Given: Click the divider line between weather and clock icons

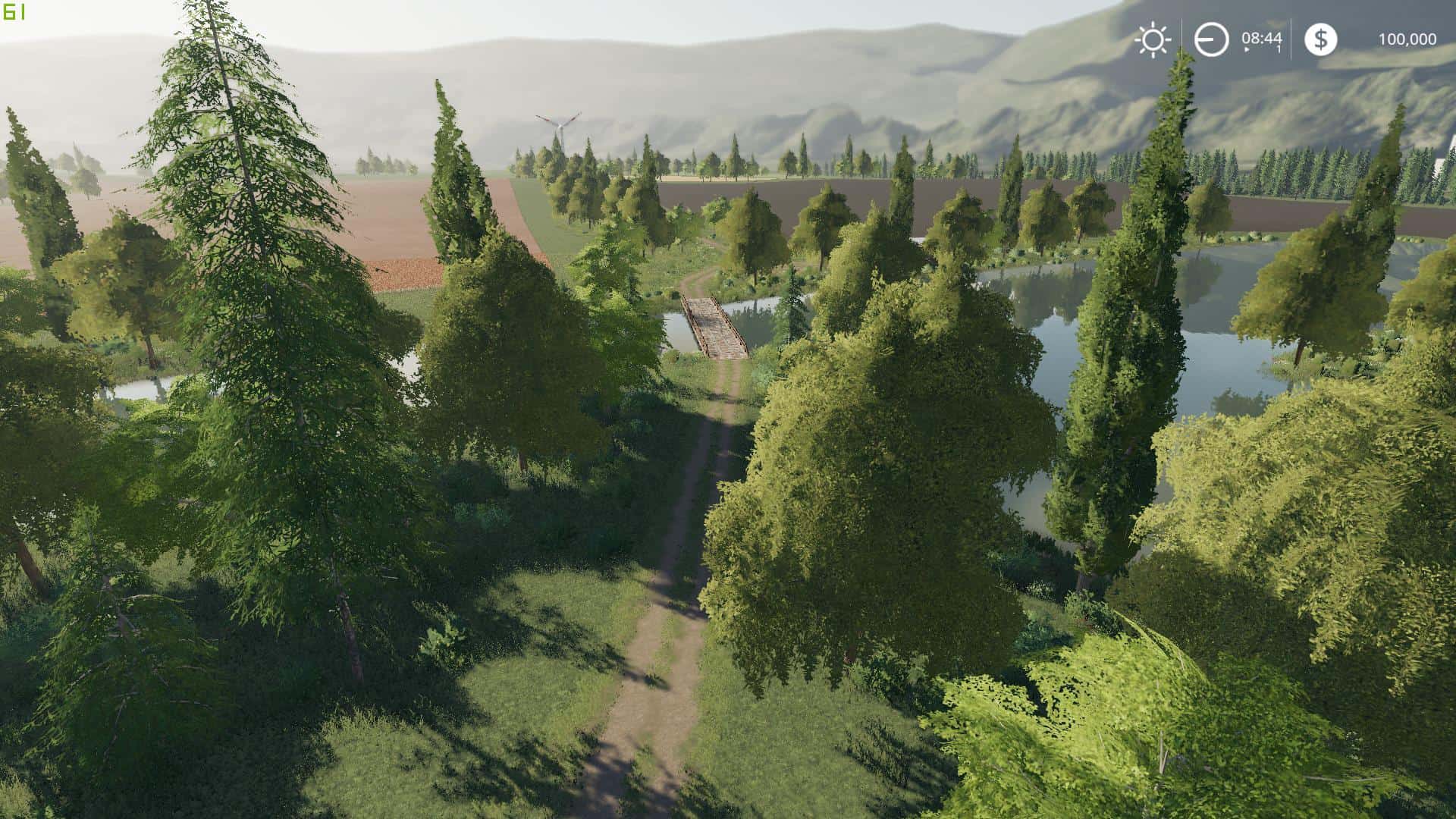Looking at the screenshot, I should (1181, 39).
